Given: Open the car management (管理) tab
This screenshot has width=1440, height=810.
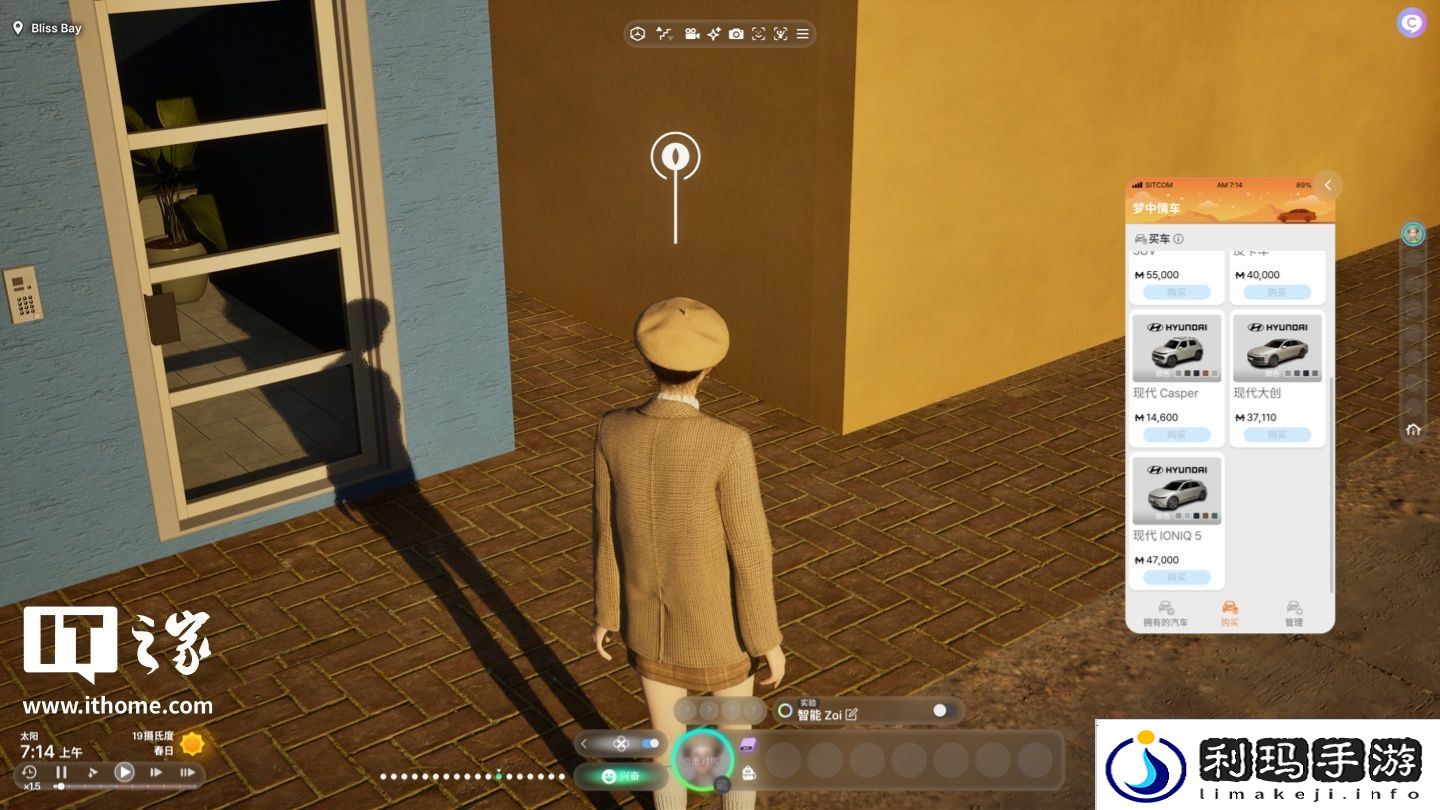Looking at the screenshot, I should [x=1294, y=614].
